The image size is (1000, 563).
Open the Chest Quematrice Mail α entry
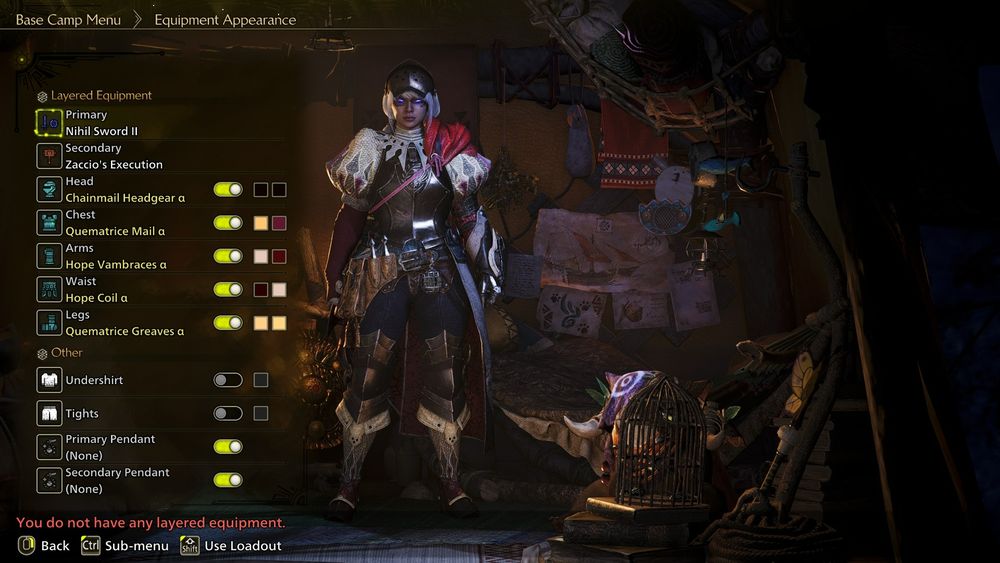(114, 222)
